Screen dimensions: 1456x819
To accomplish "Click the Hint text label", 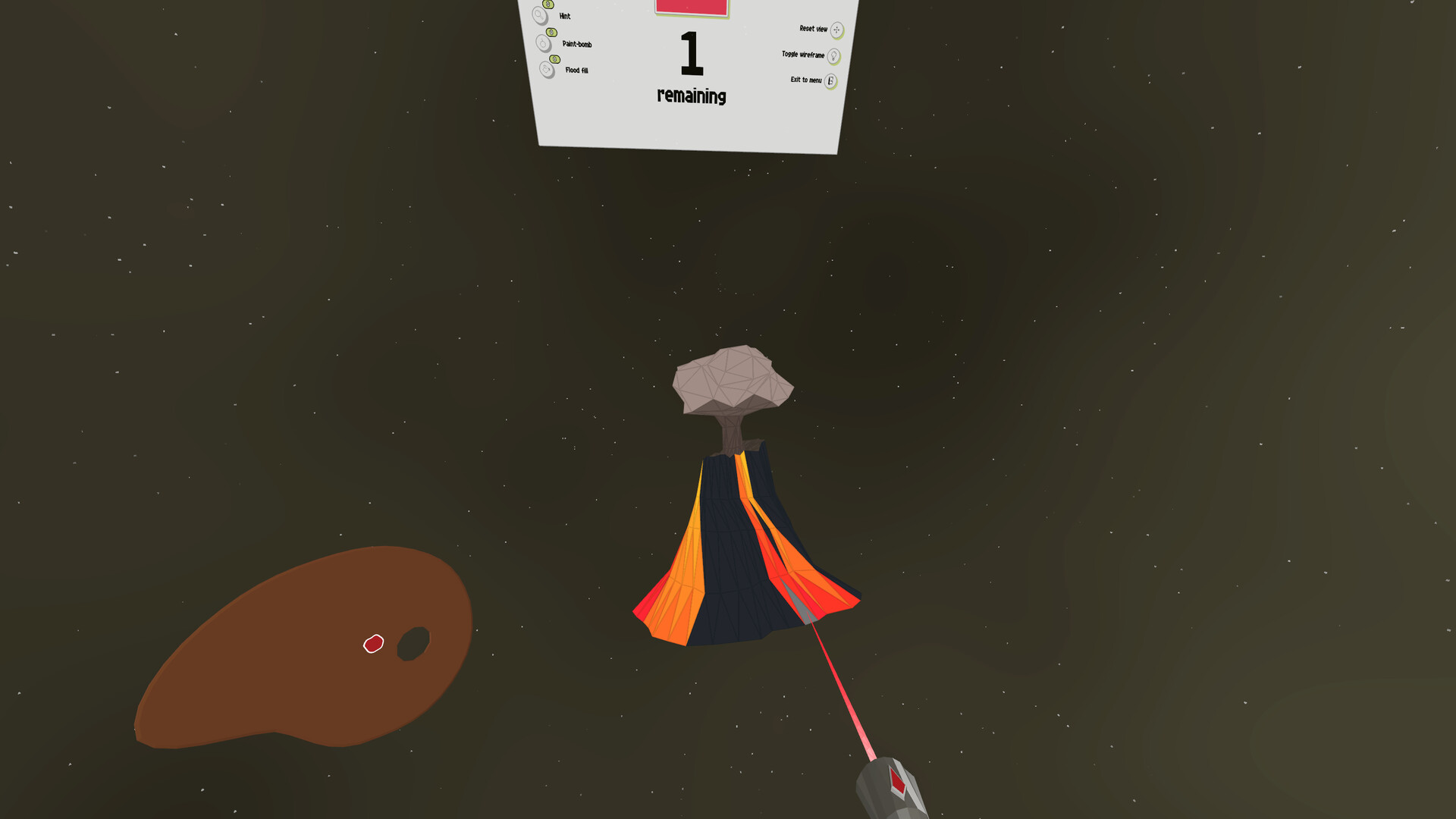I will point(564,16).
